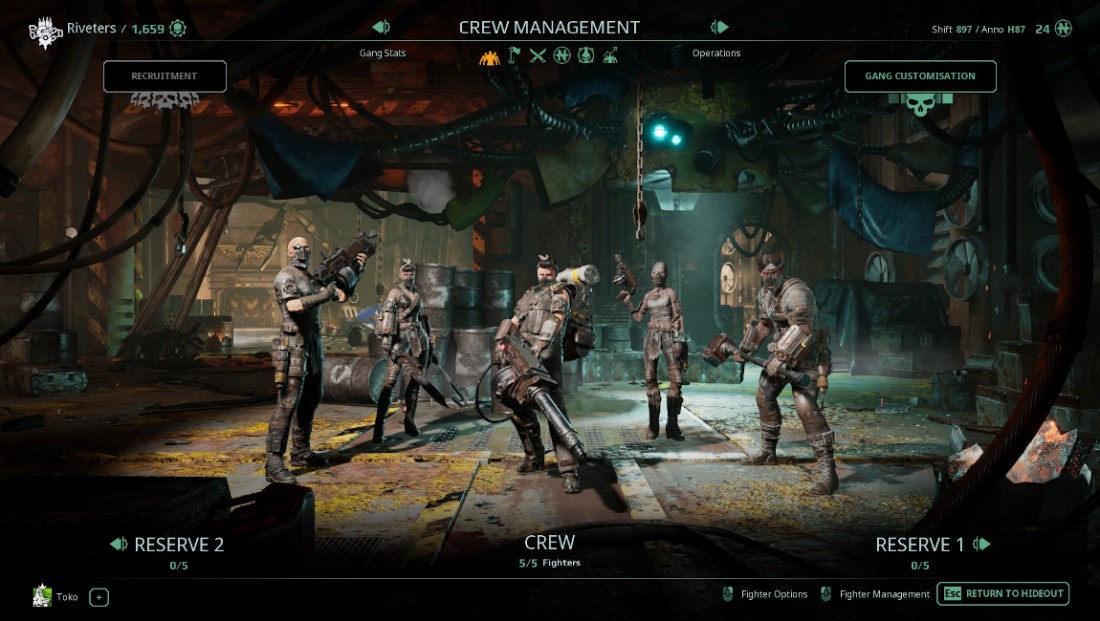Go to the next screen, Operations
The height and width of the screenshot is (621, 1100).
(x=718, y=28)
